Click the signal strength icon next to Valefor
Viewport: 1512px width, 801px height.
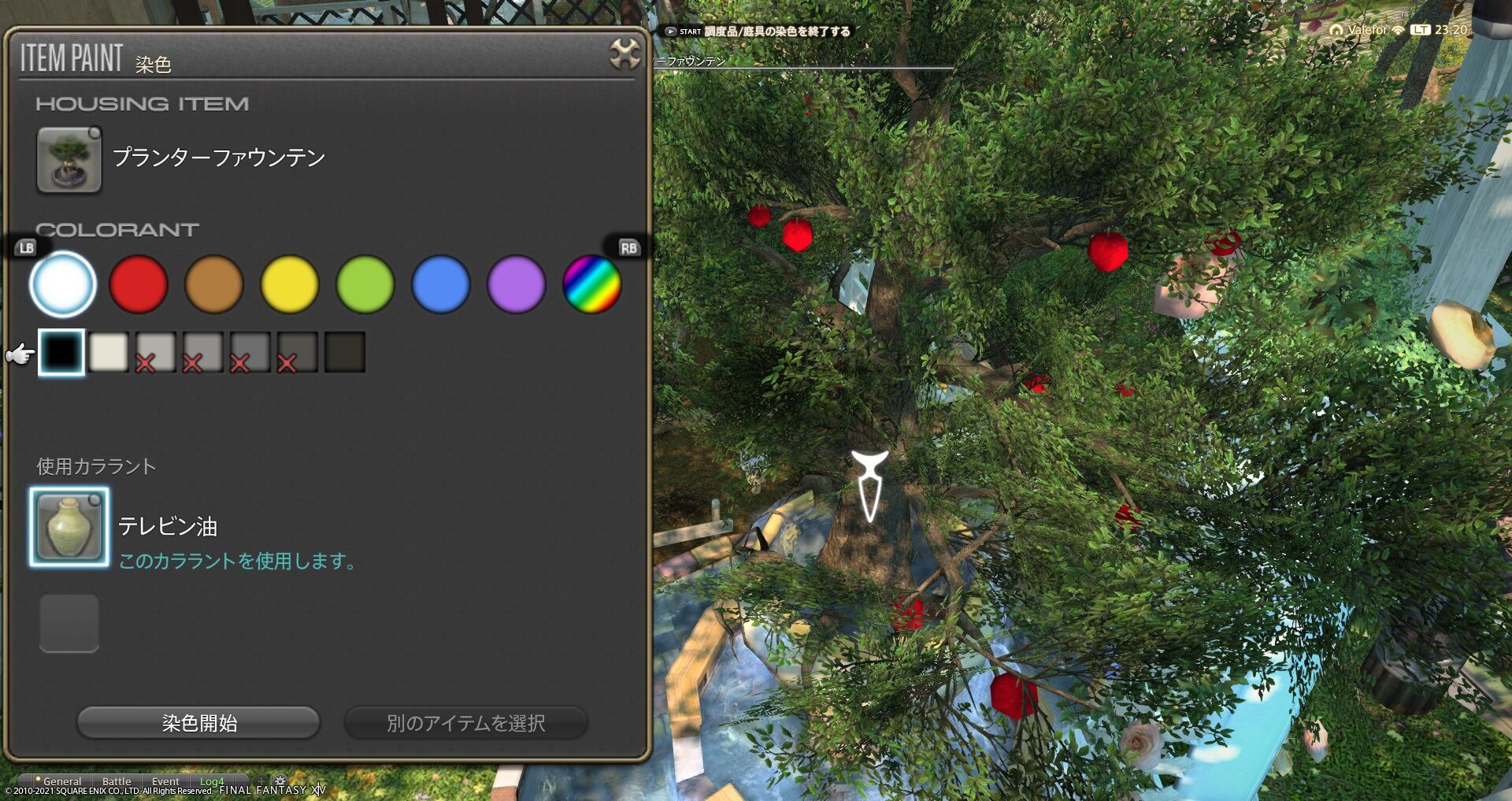(1399, 30)
